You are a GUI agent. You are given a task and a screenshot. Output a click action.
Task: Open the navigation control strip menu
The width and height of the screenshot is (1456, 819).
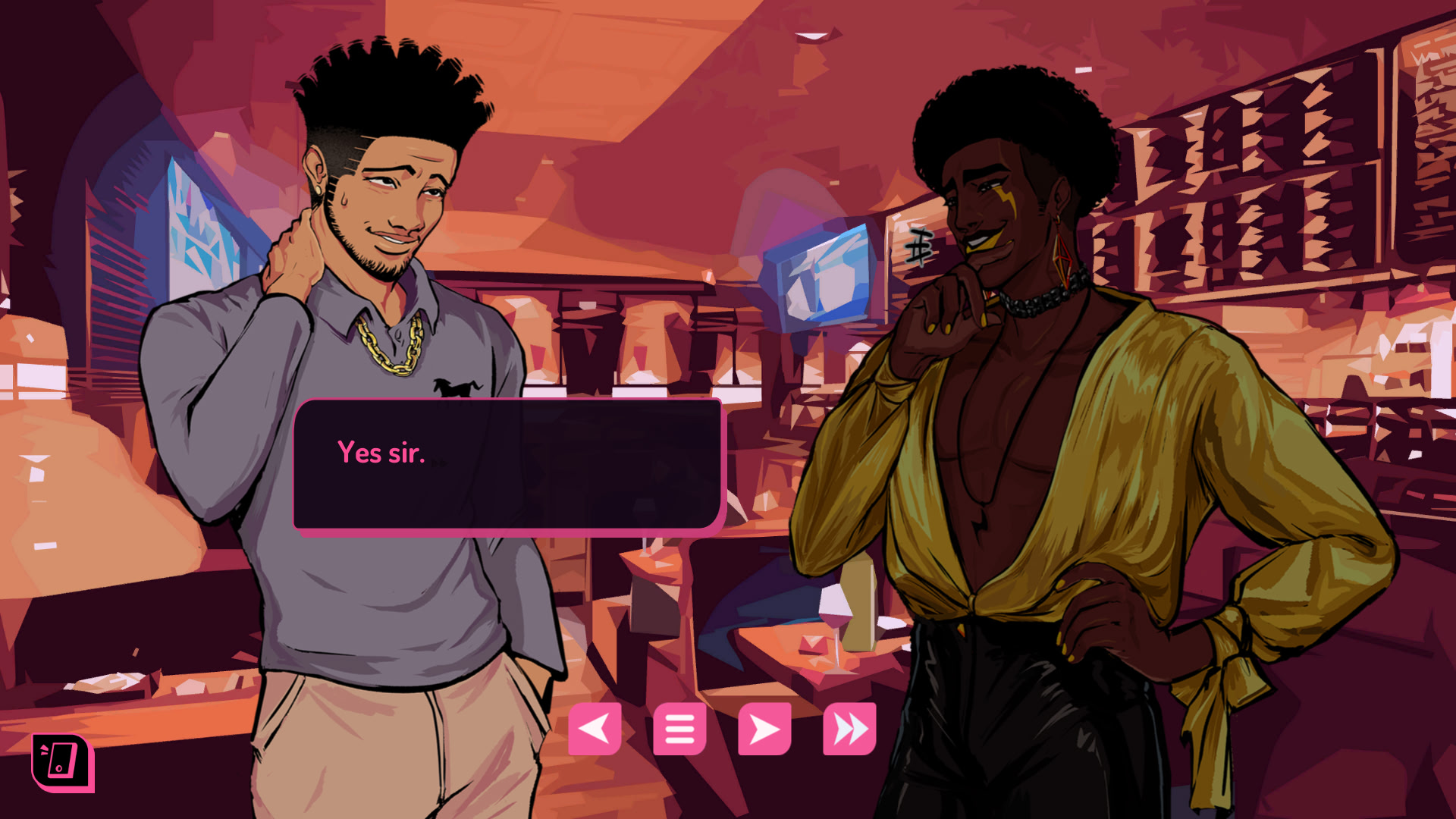click(679, 729)
